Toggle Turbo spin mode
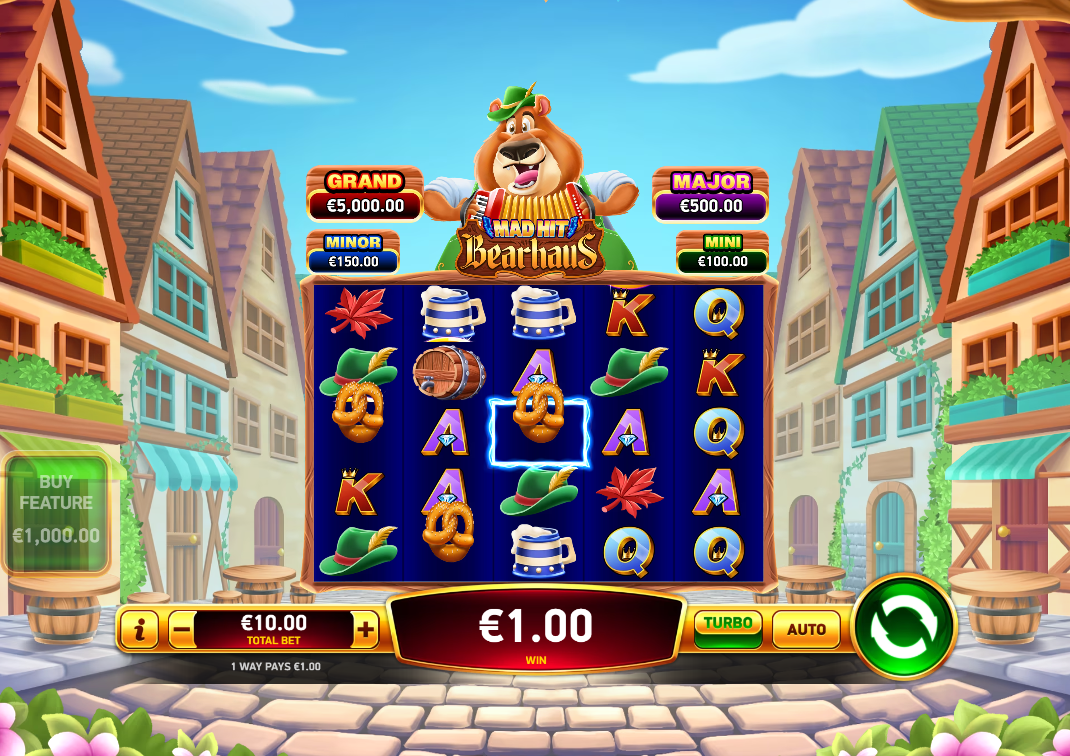 (727, 627)
